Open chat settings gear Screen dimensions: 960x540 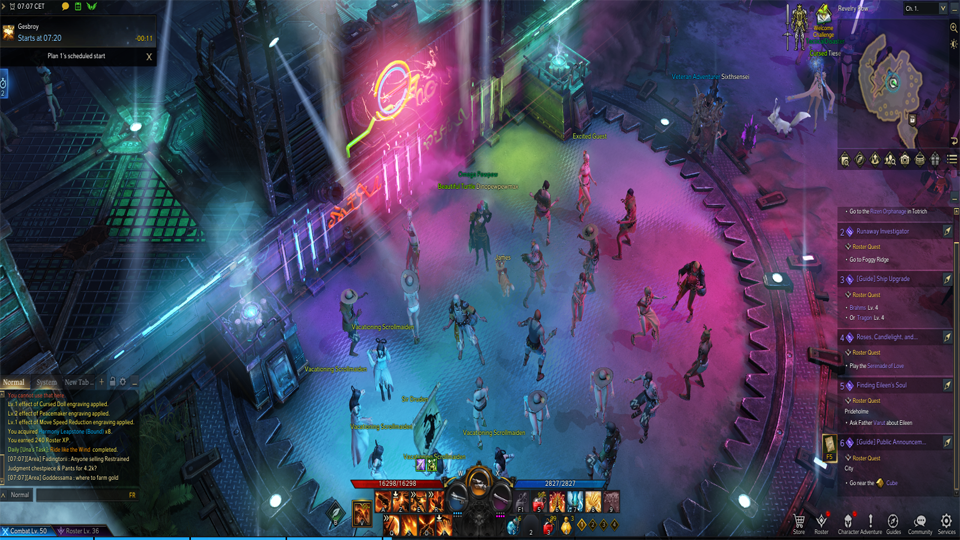pos(123,382)
